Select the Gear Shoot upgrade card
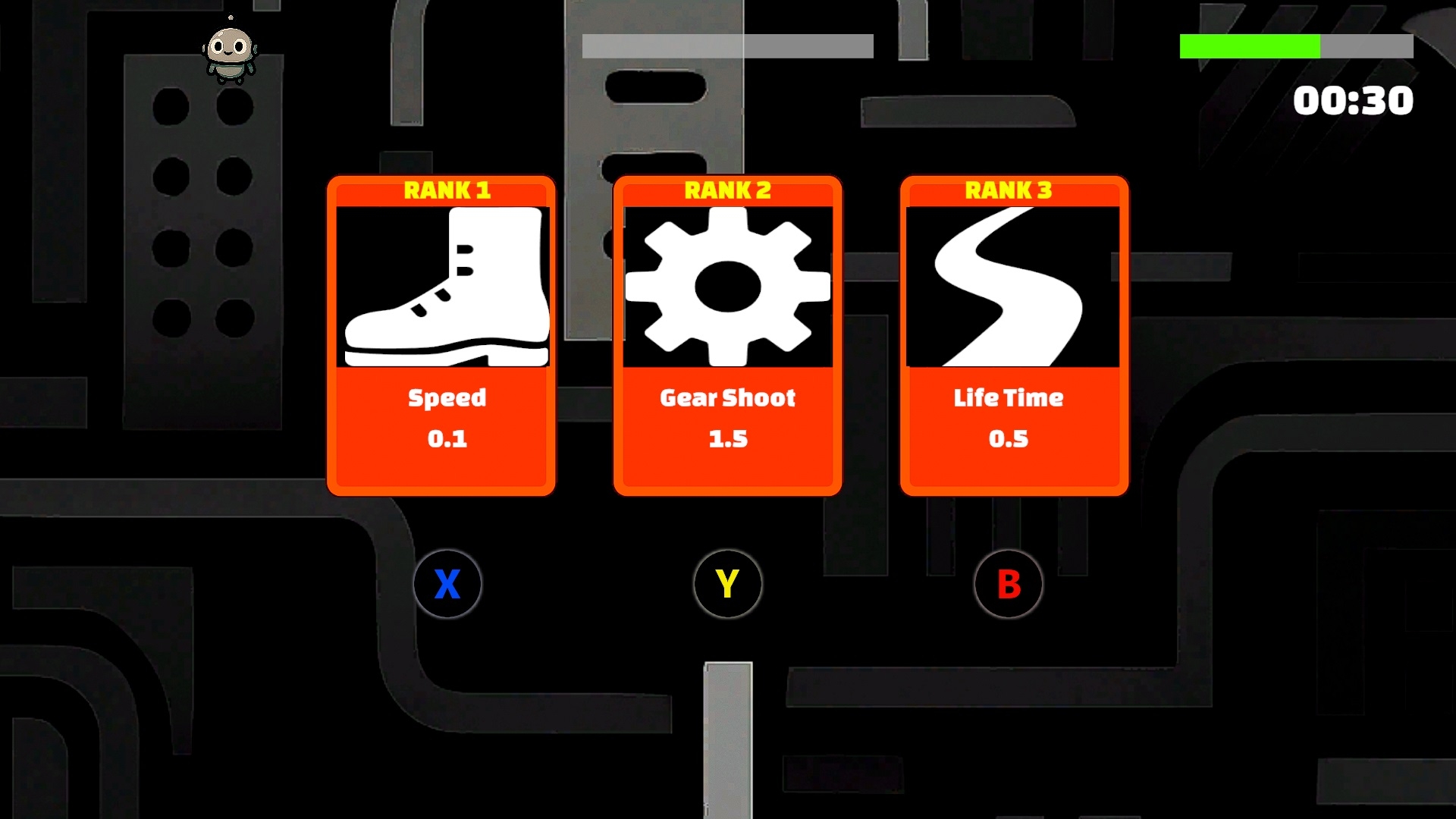 click(727, 336)
